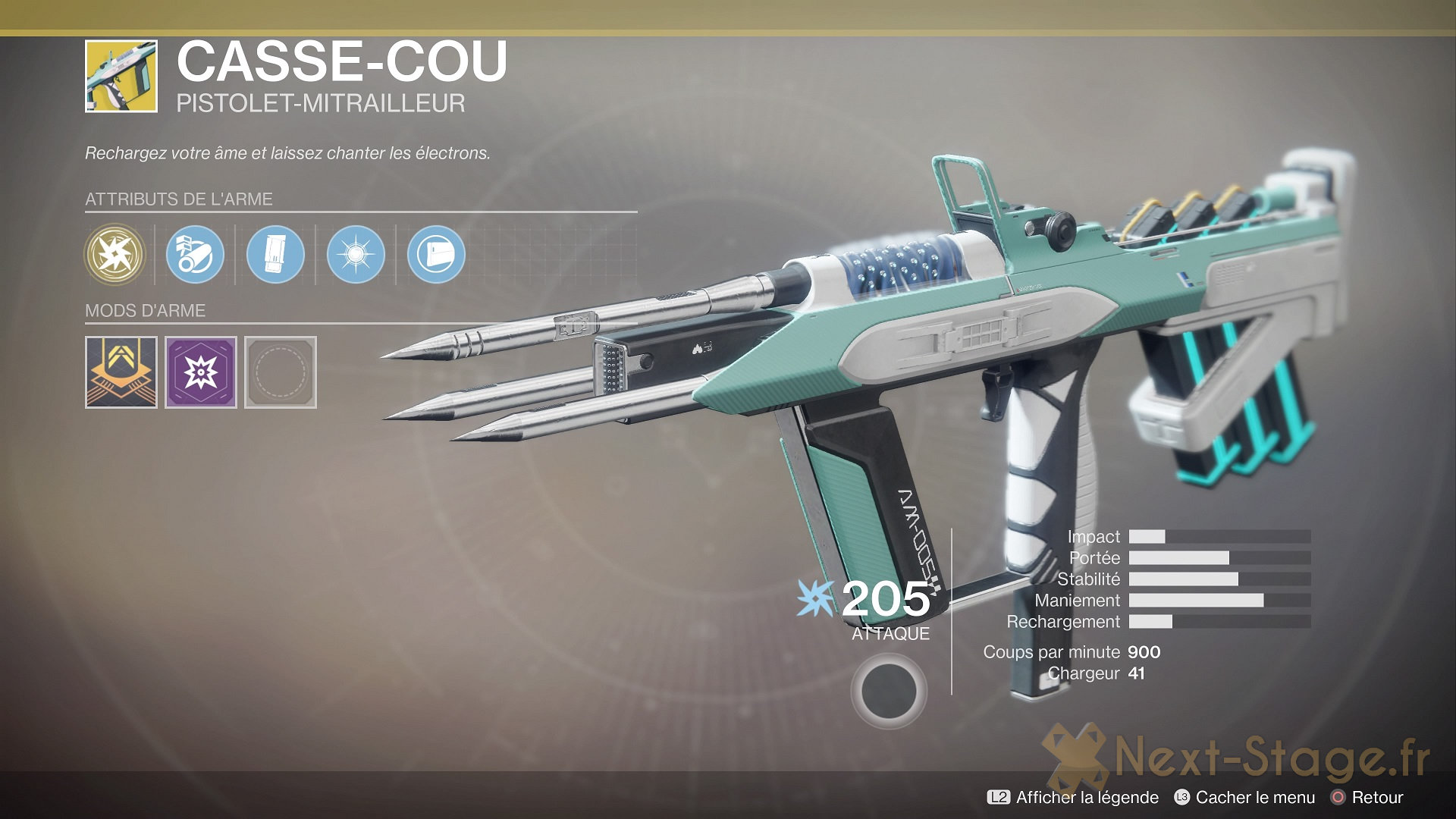Select the blue starburst trait perk

356,255
